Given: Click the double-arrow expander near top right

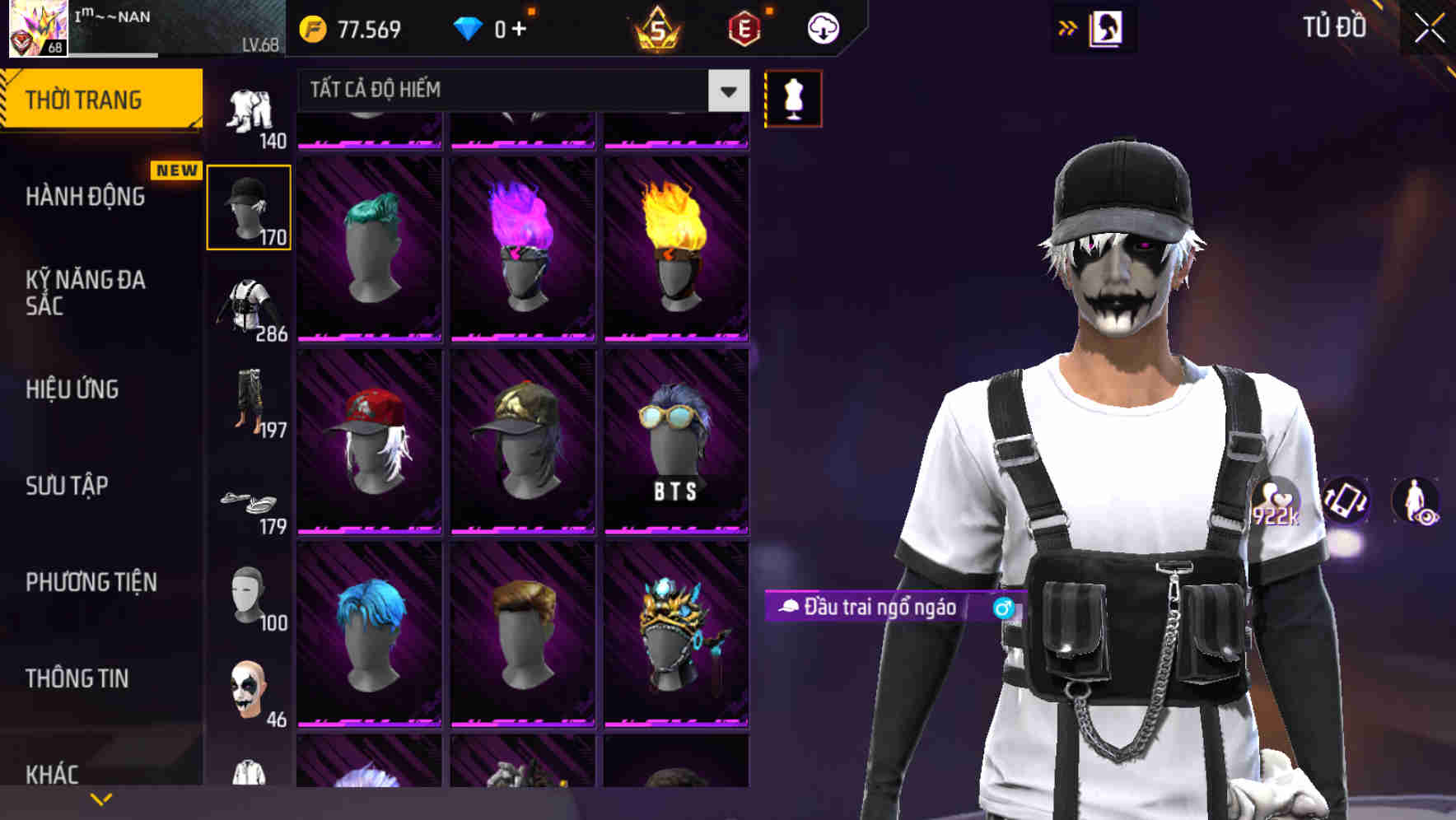Looking at the screenshot, I should (x=1067, y=27).
